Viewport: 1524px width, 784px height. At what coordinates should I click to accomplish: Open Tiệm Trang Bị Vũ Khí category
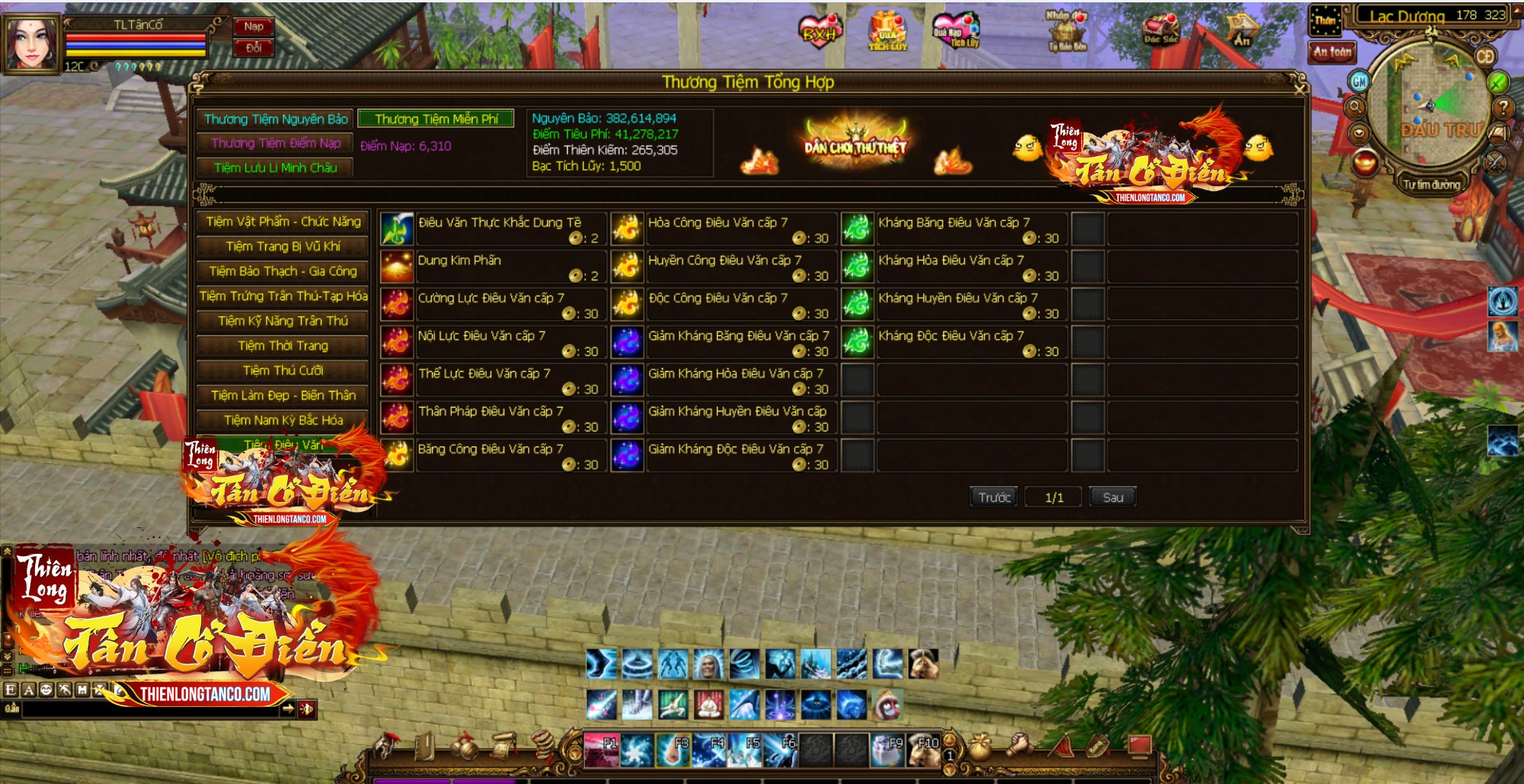(x=283, y=247)
